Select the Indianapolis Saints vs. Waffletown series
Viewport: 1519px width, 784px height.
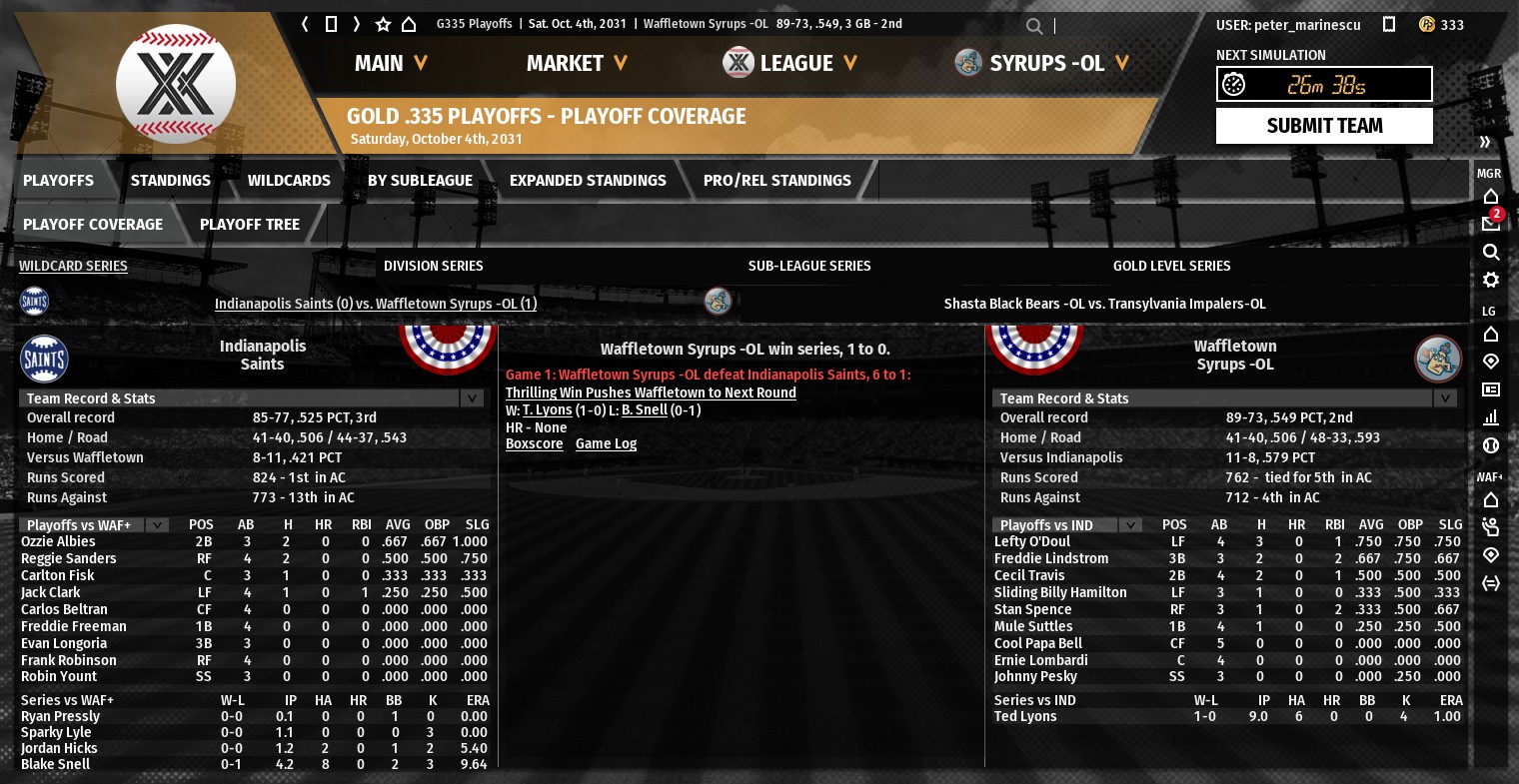pyautogui.click(x=375, y=304)
